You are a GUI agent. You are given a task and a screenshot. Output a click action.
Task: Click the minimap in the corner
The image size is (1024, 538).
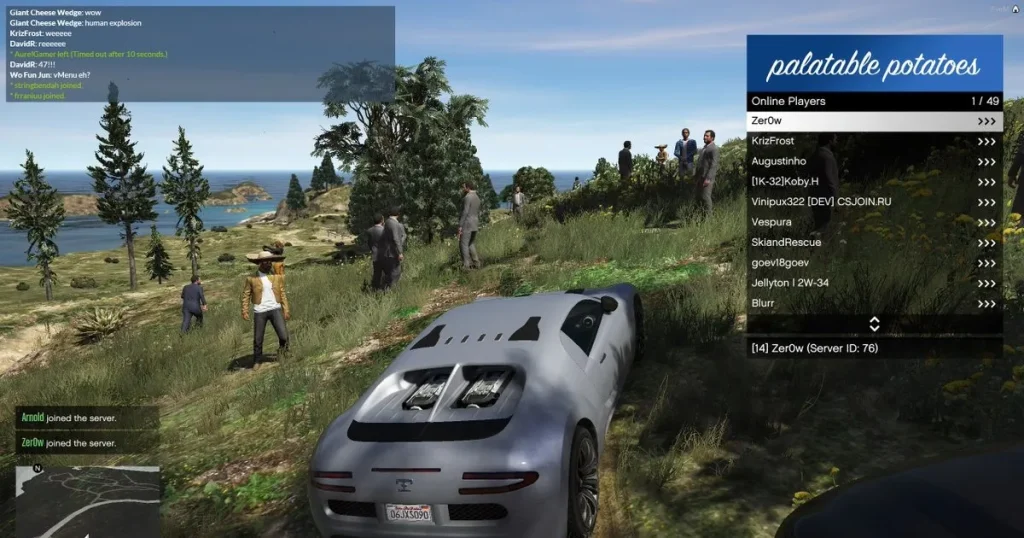point(87,501)
